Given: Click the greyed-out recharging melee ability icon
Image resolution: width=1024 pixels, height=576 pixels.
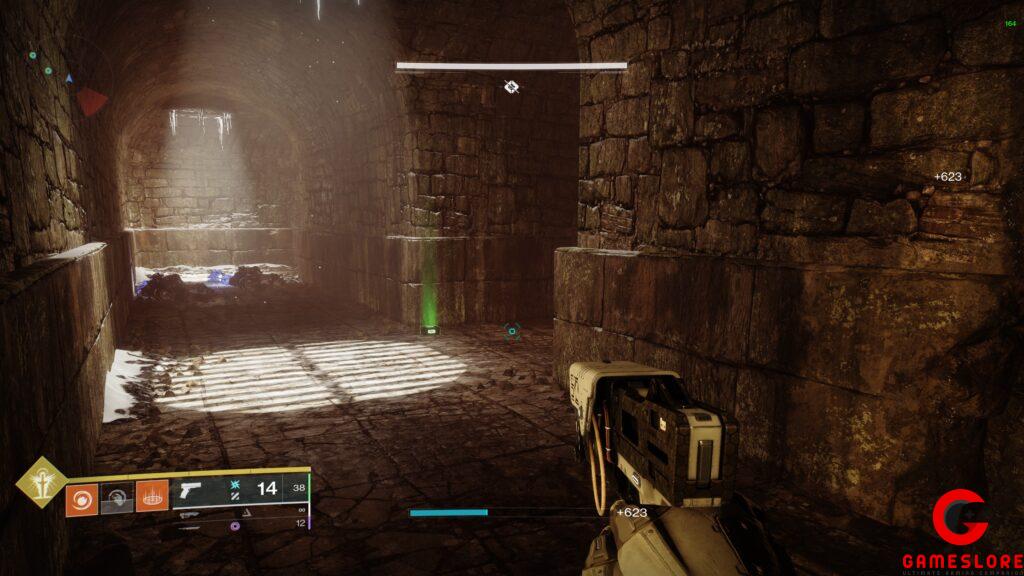Looking at the screenshot, I should 116,497.
